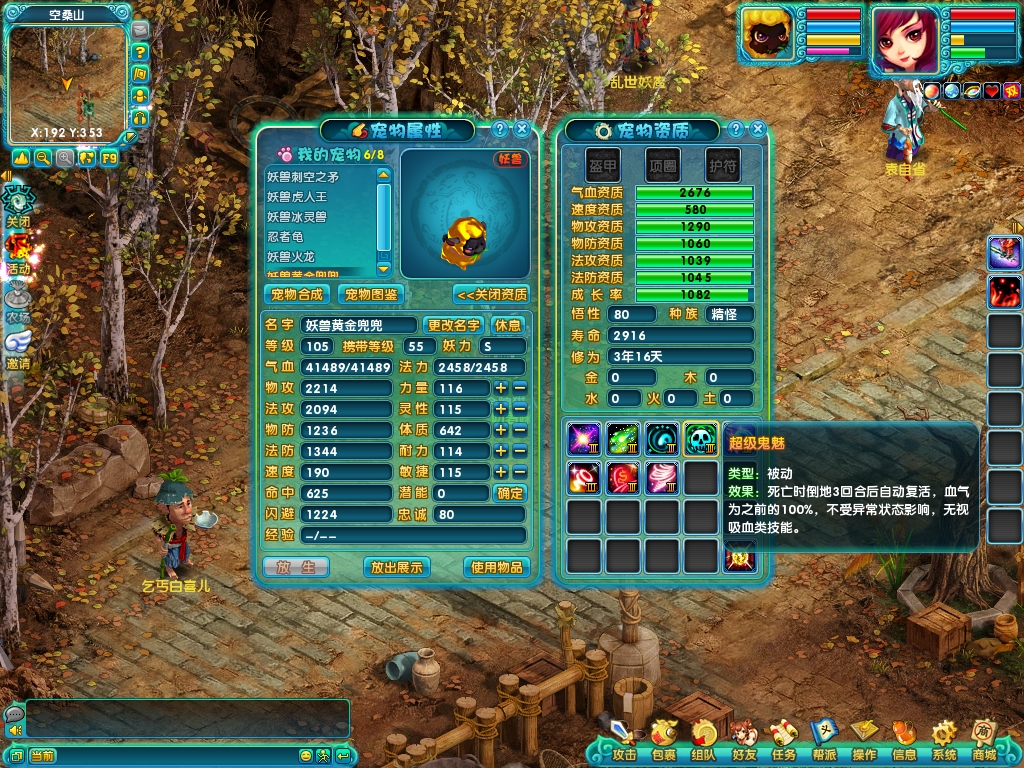Screen dimensions: 1024x768
Task: Select the green skull 超级鬼魅 skill icon
Action: 700,439
